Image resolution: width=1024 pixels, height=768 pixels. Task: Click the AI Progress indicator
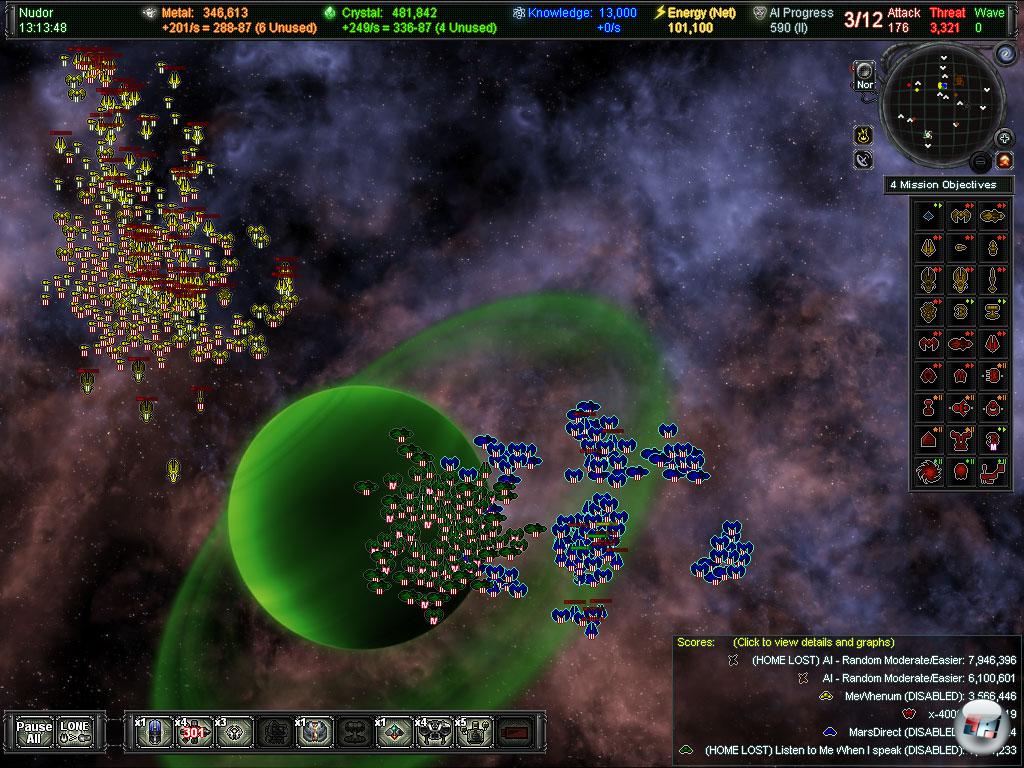794,20
